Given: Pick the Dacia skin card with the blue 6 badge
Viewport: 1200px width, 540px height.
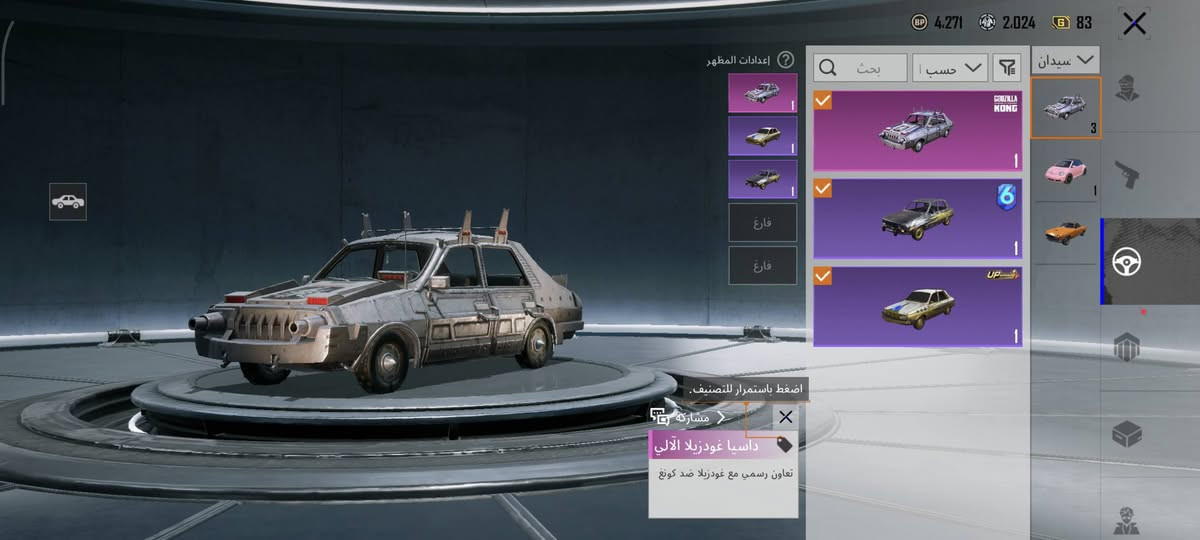Looking at the screenshot, I should [x=918, y=218].
